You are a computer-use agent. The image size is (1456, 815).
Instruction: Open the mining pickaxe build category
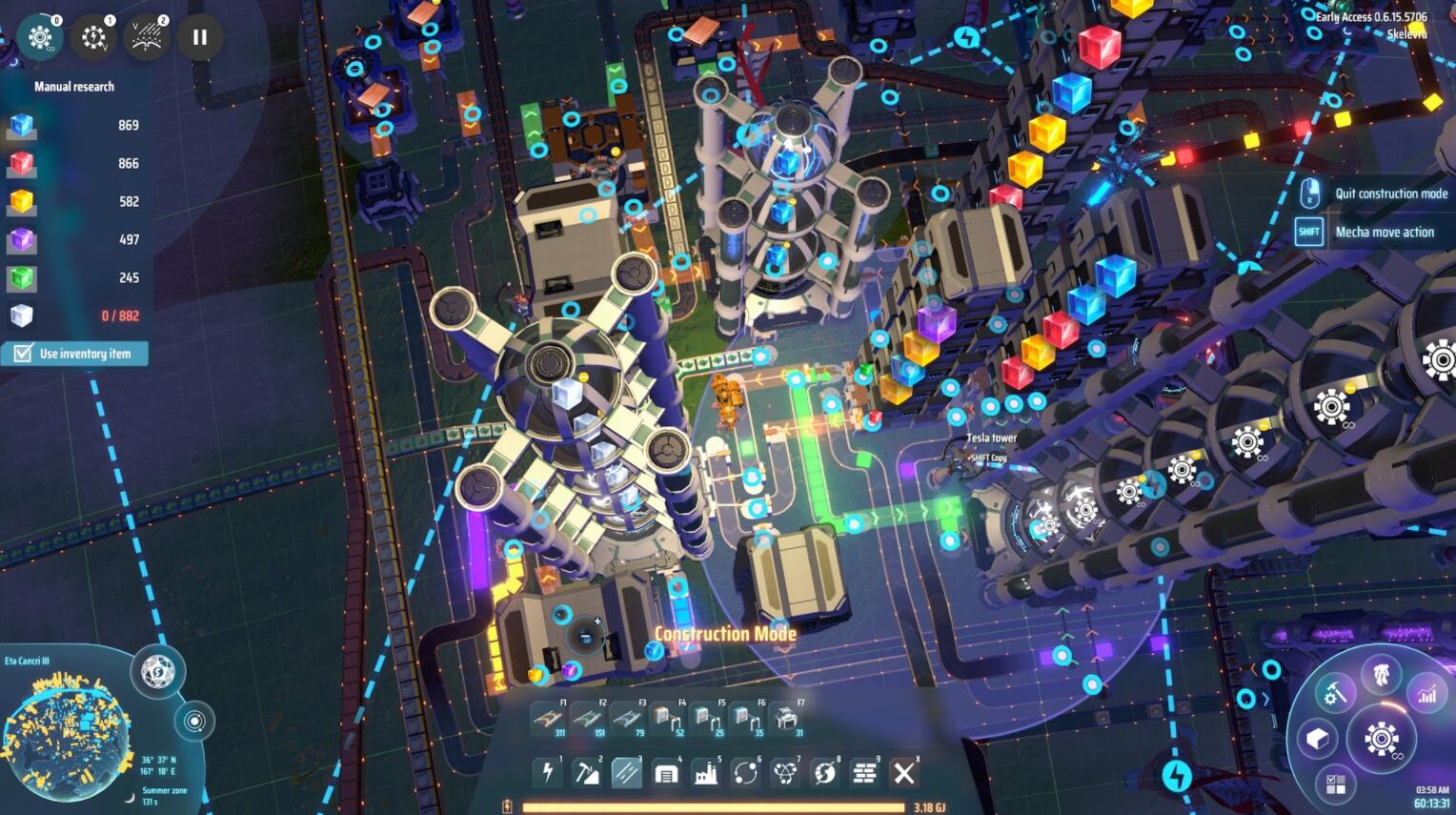pos(587,772)
